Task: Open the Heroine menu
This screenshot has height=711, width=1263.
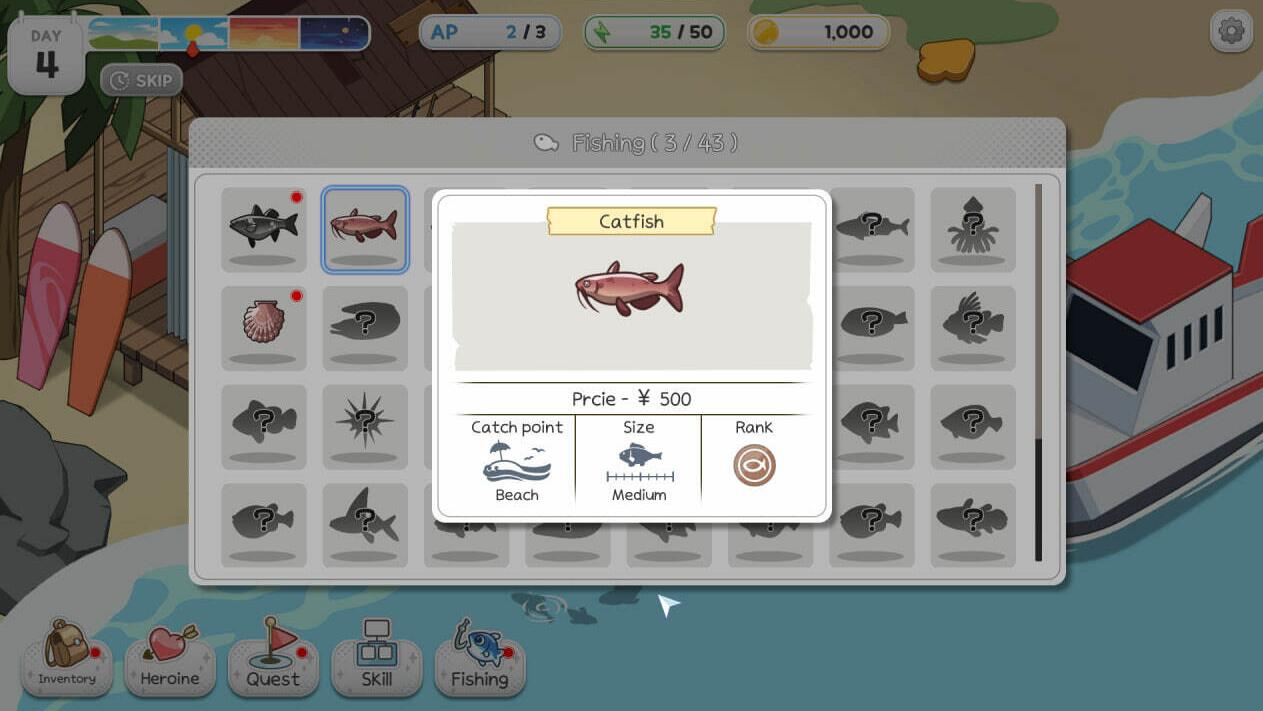Action: click(169, 656)
